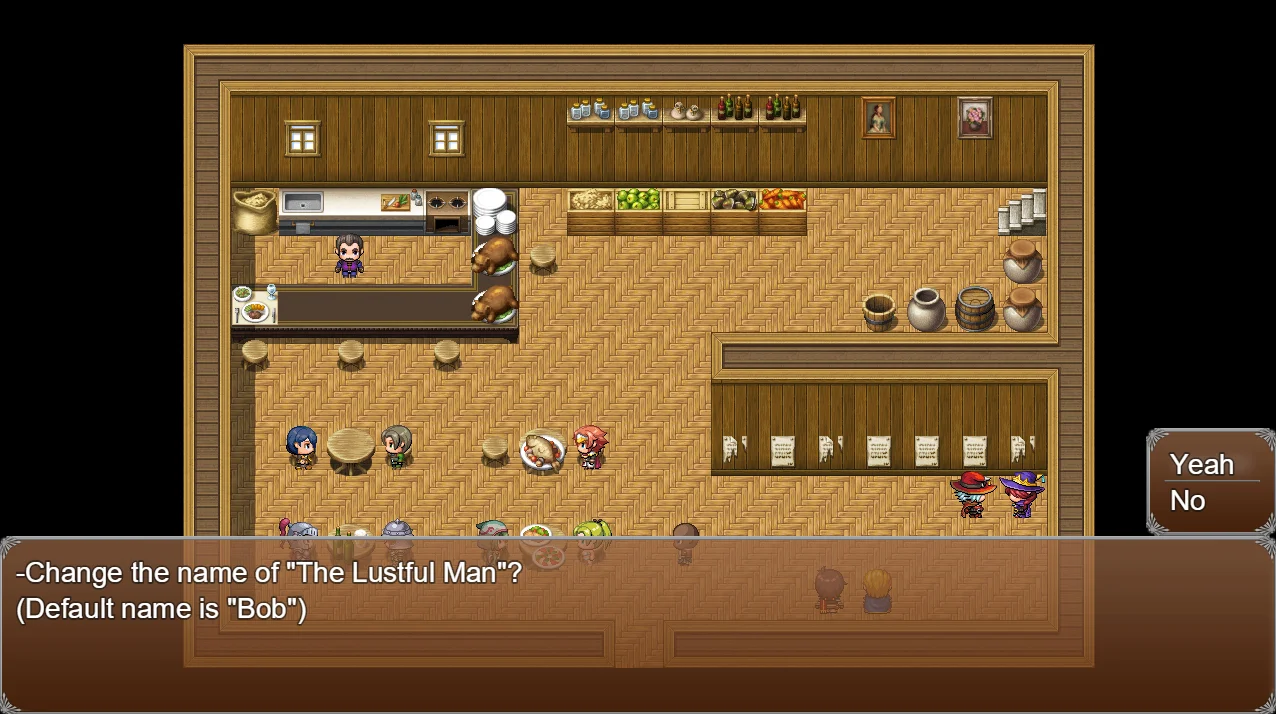Screen dimensions: 1276x714
Task: Select "No" to keep the default name
Action: pyautogui.click(x=1188, y=501)
